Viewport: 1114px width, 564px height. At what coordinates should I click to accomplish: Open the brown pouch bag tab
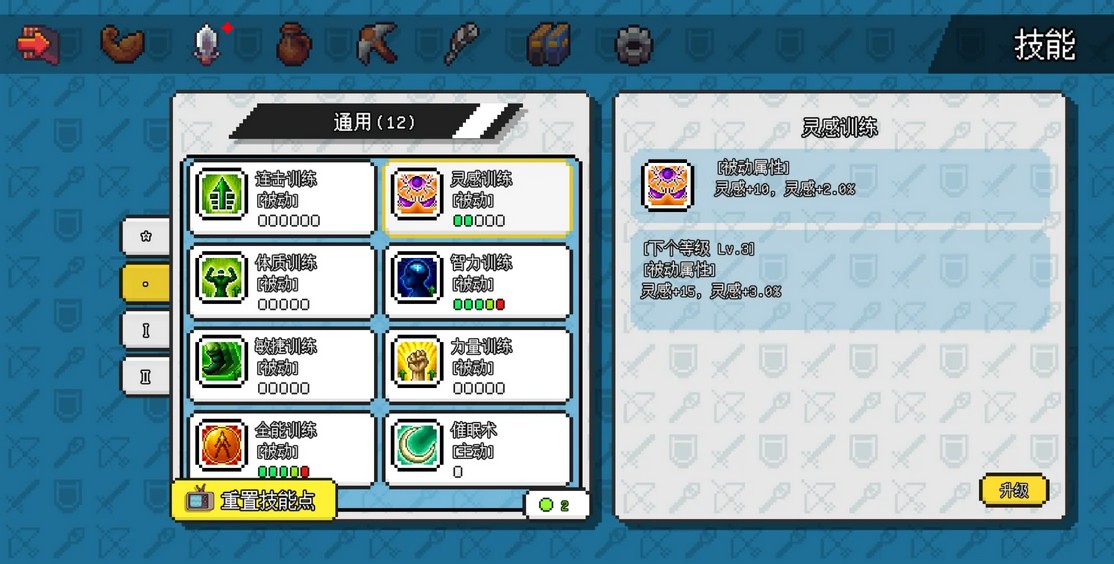[x=293, y=44]
